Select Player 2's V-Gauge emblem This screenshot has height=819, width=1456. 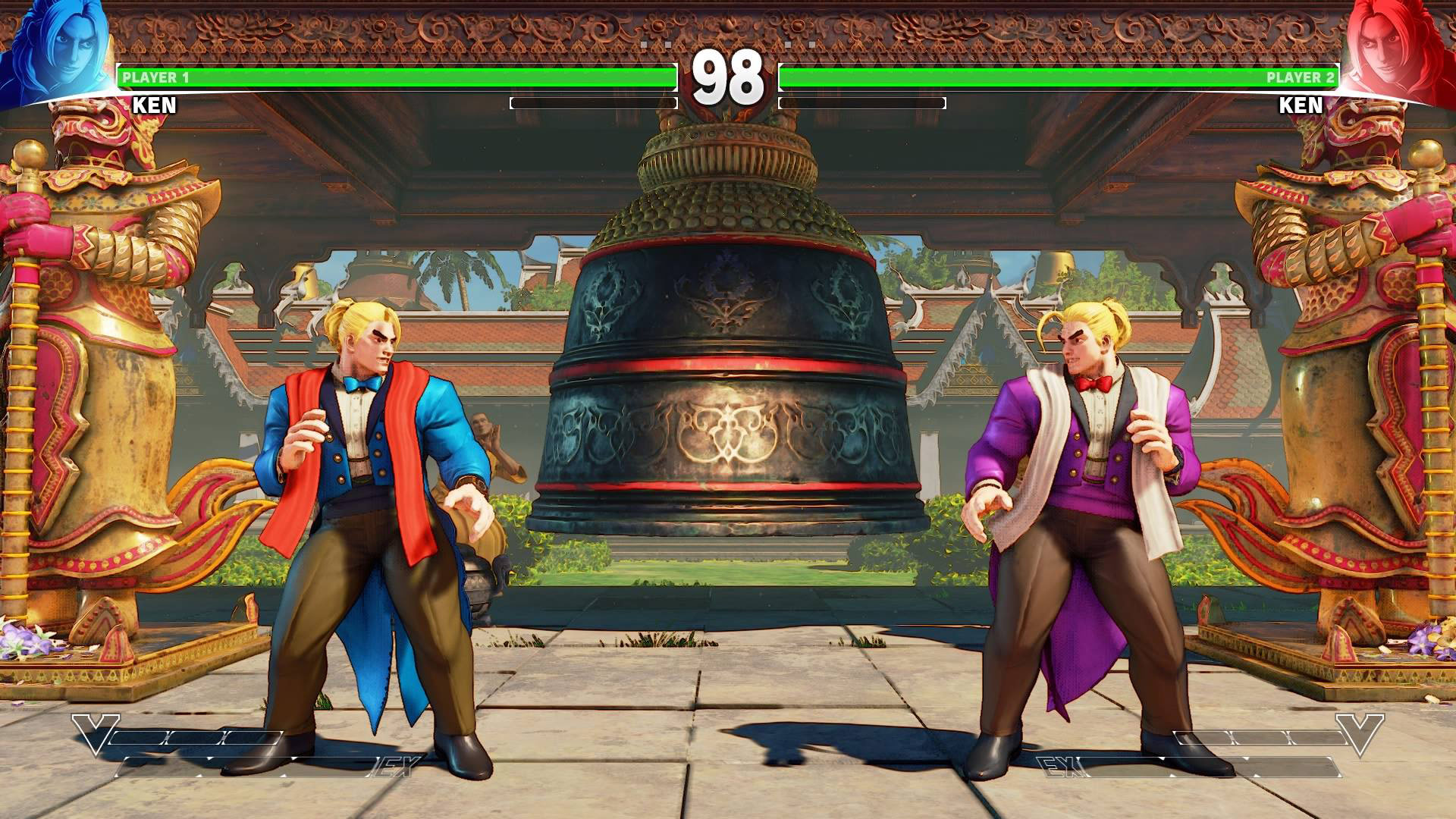point(1360,733)
